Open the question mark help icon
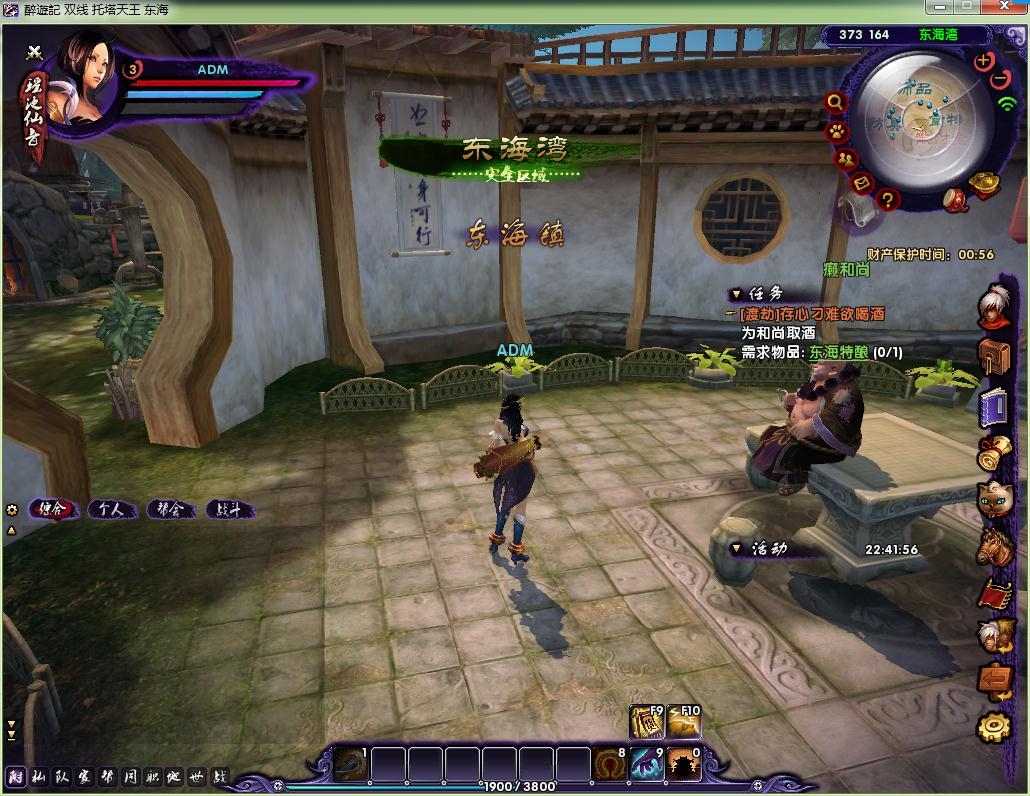The width and height of the screenshot is (1030, 796). coord(887,200)
